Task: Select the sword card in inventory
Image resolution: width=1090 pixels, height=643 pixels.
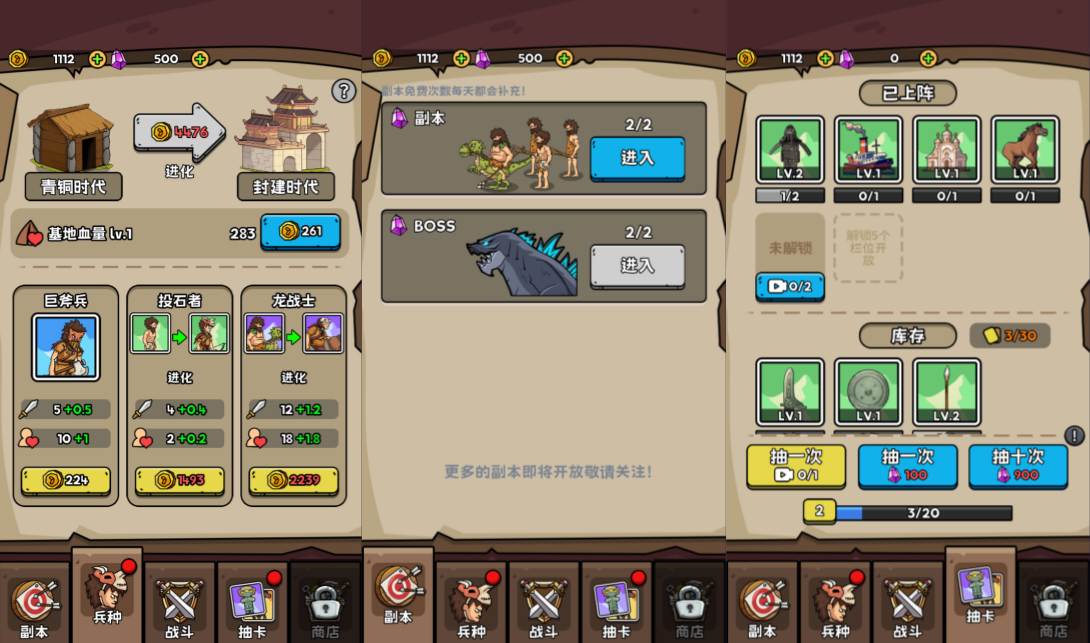Action: [x=790, y=392]
